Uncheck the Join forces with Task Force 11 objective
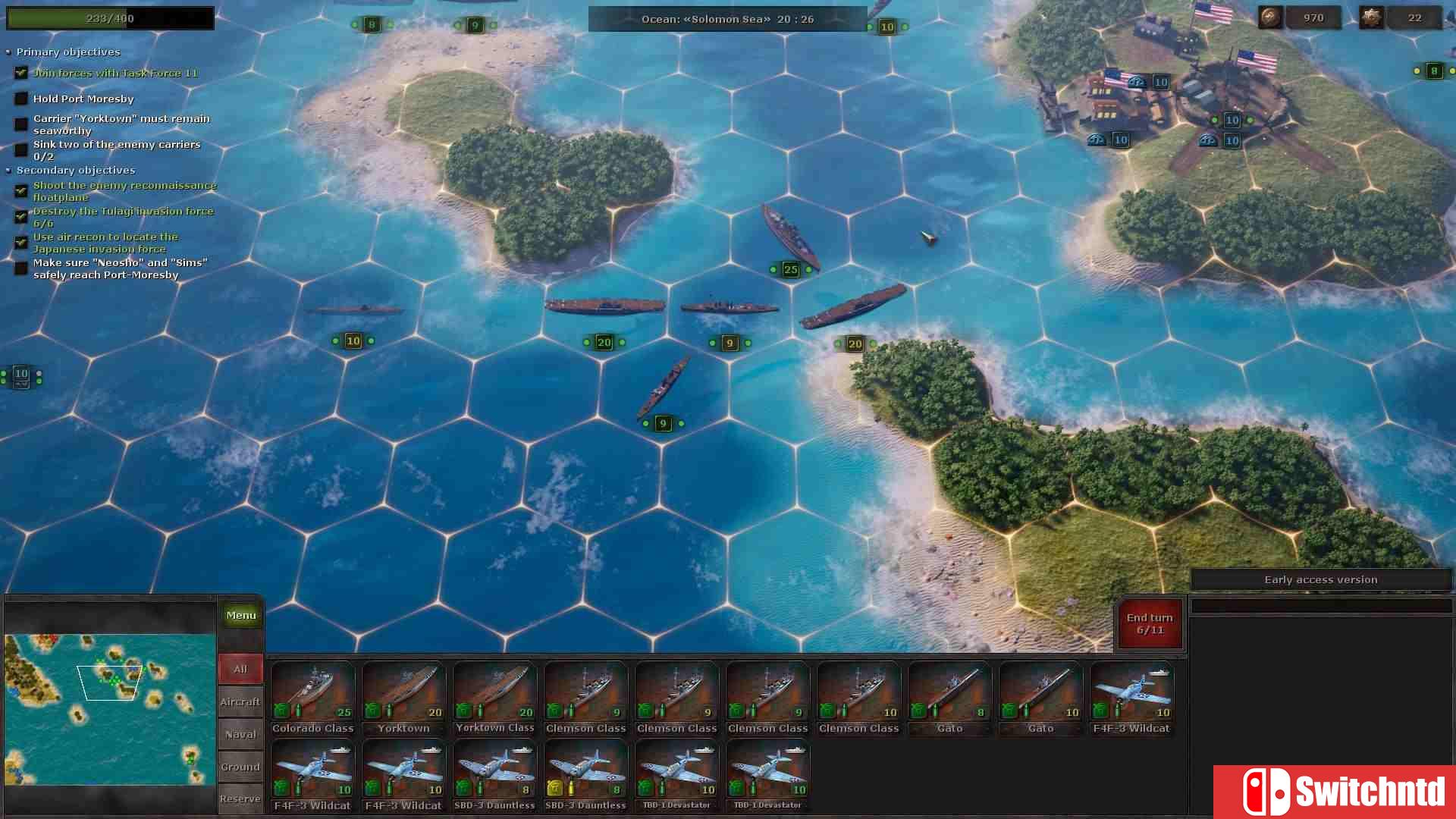 click(20, 72)
